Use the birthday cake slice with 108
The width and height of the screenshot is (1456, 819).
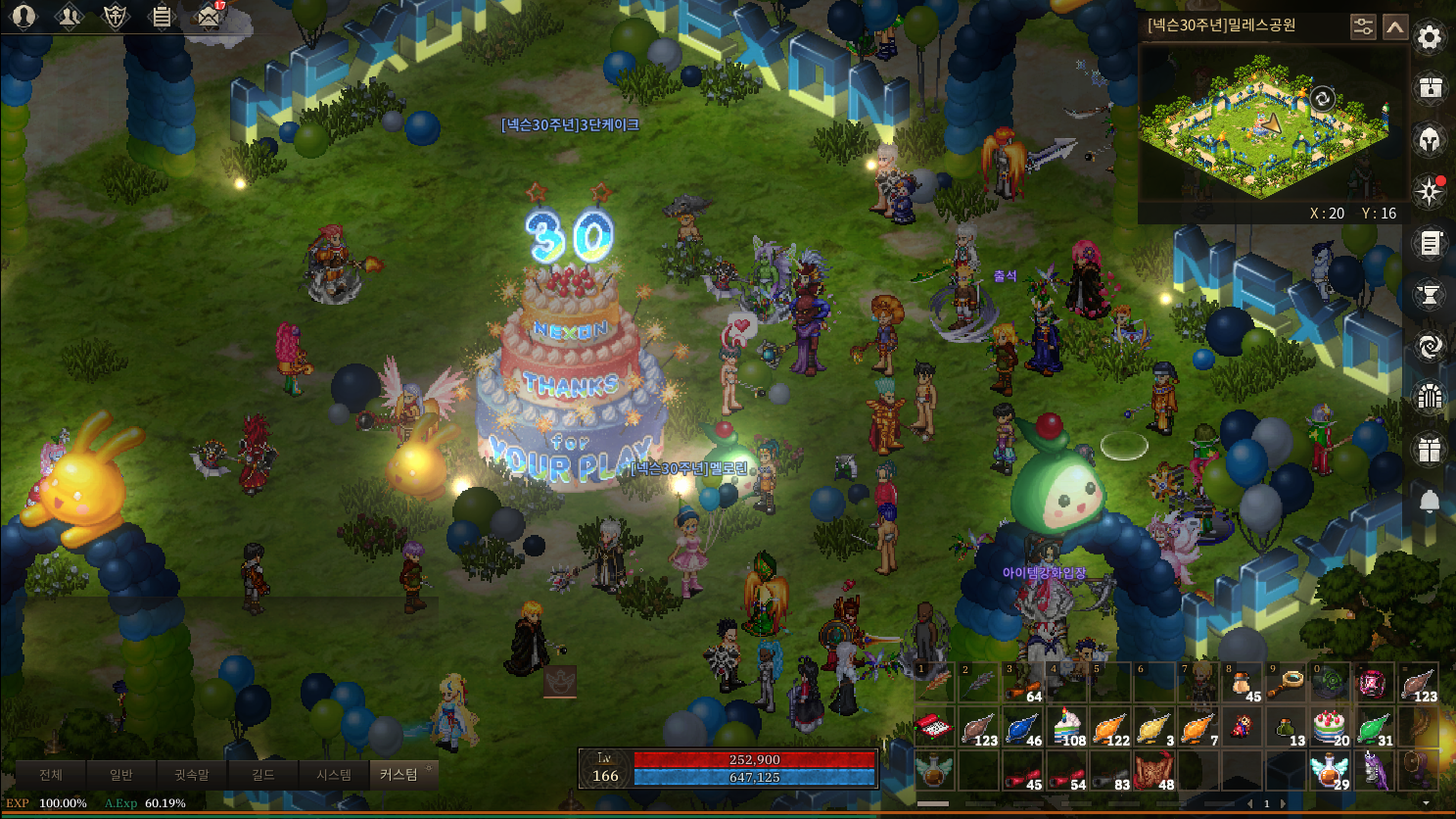tap(1067, 727)
